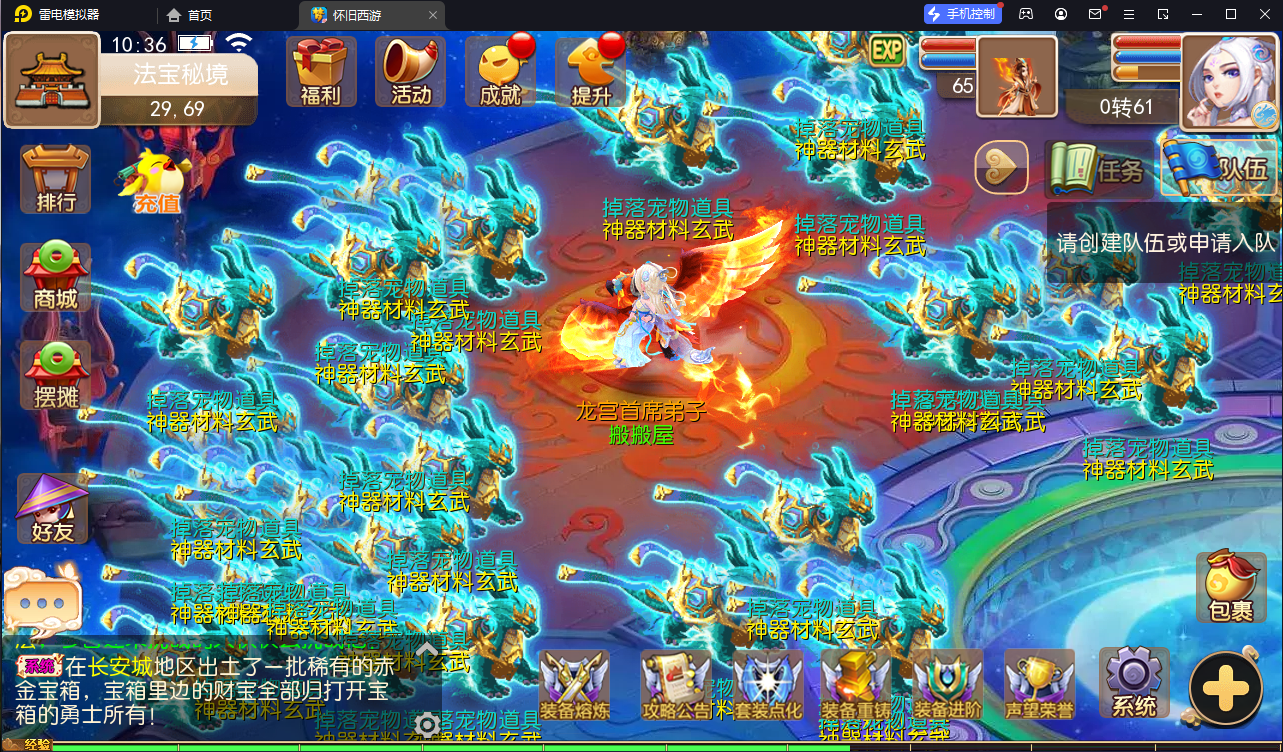
Task: Open the 成就 achievements icon
Action: [499, 70]
